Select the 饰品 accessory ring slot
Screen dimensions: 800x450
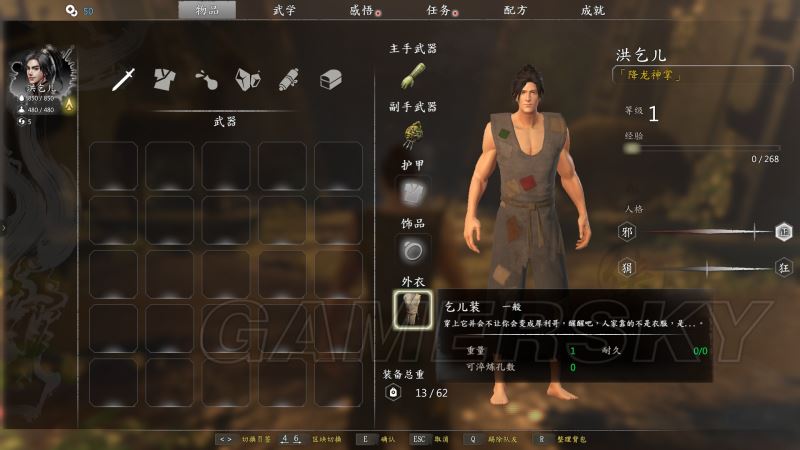tap(412, 249)
